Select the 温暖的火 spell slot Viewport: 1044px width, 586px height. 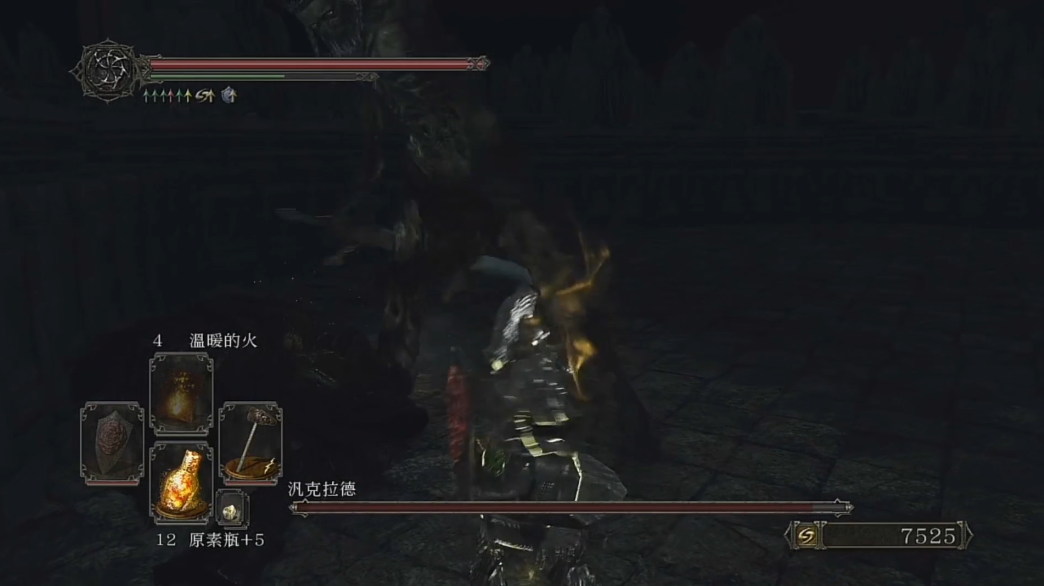pos(181,393)
